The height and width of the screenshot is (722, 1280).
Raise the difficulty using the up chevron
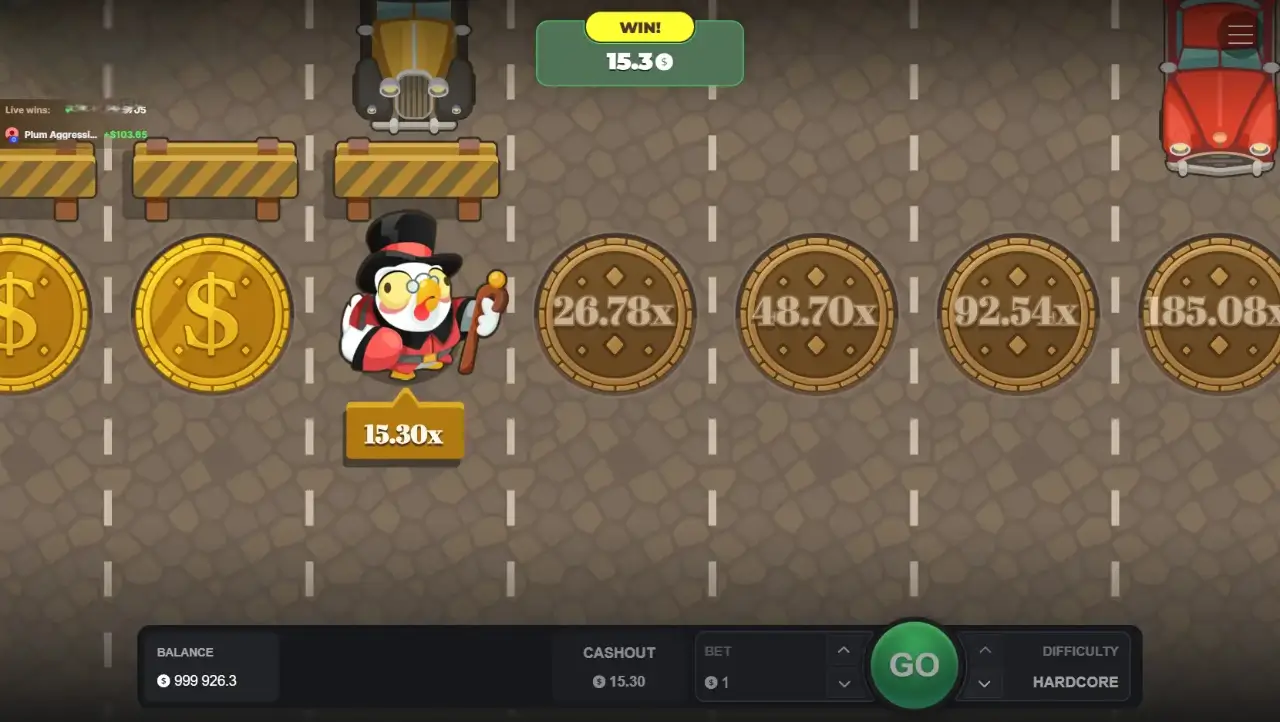985,650
